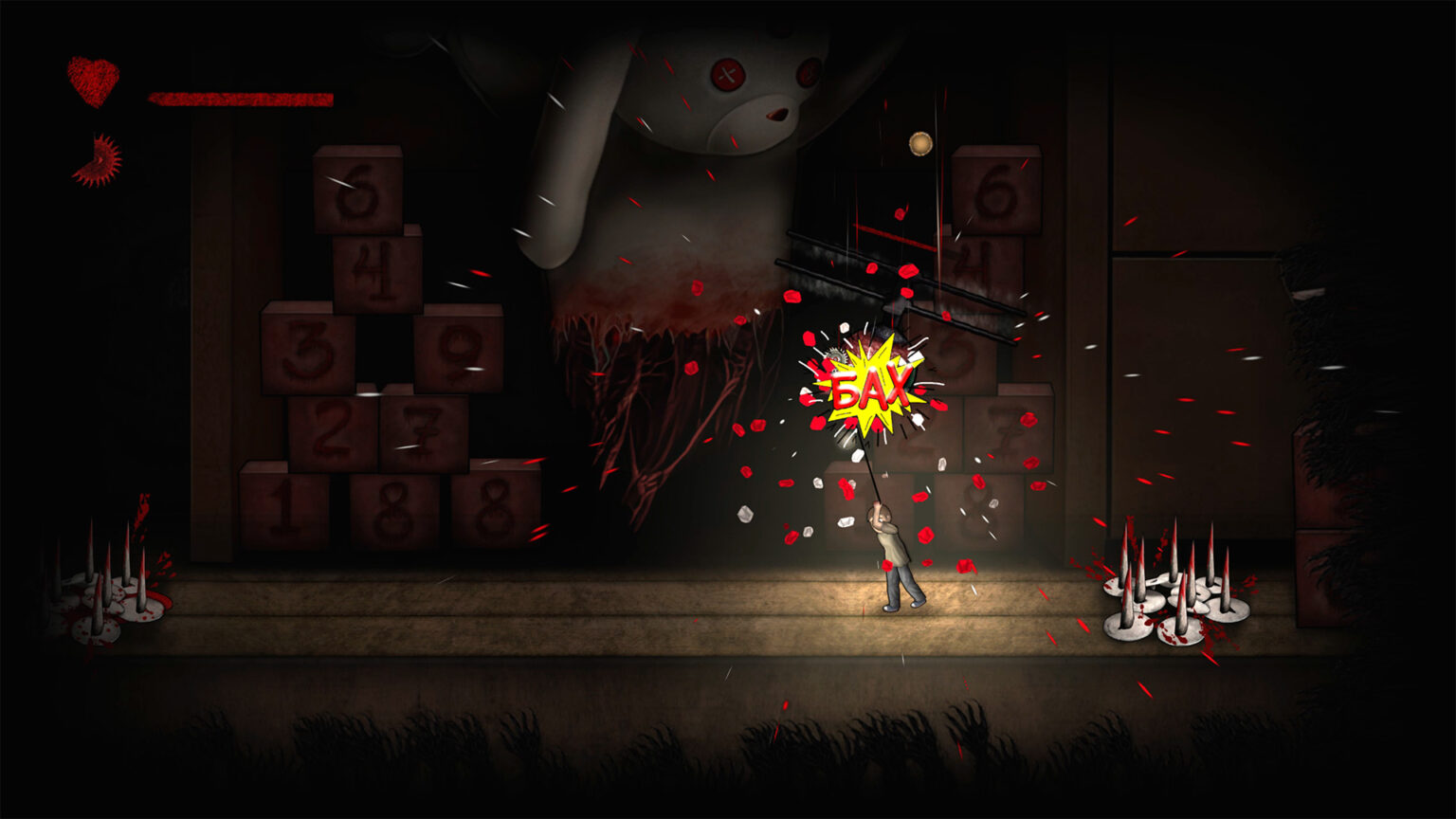Click the red spiky crescent HUD icon
1456x819 pixels.
98,161
